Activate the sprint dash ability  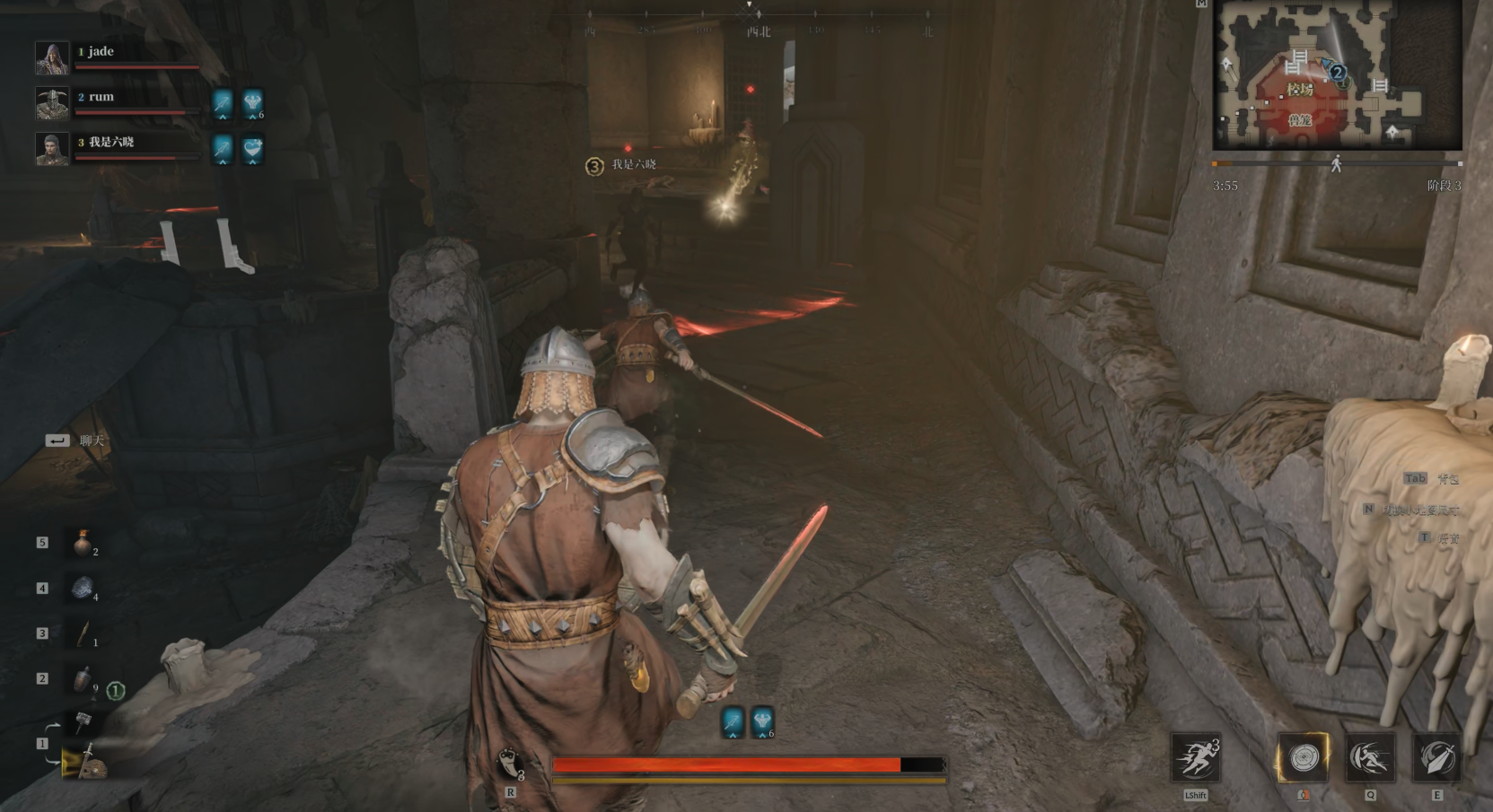pos(1195,758)
